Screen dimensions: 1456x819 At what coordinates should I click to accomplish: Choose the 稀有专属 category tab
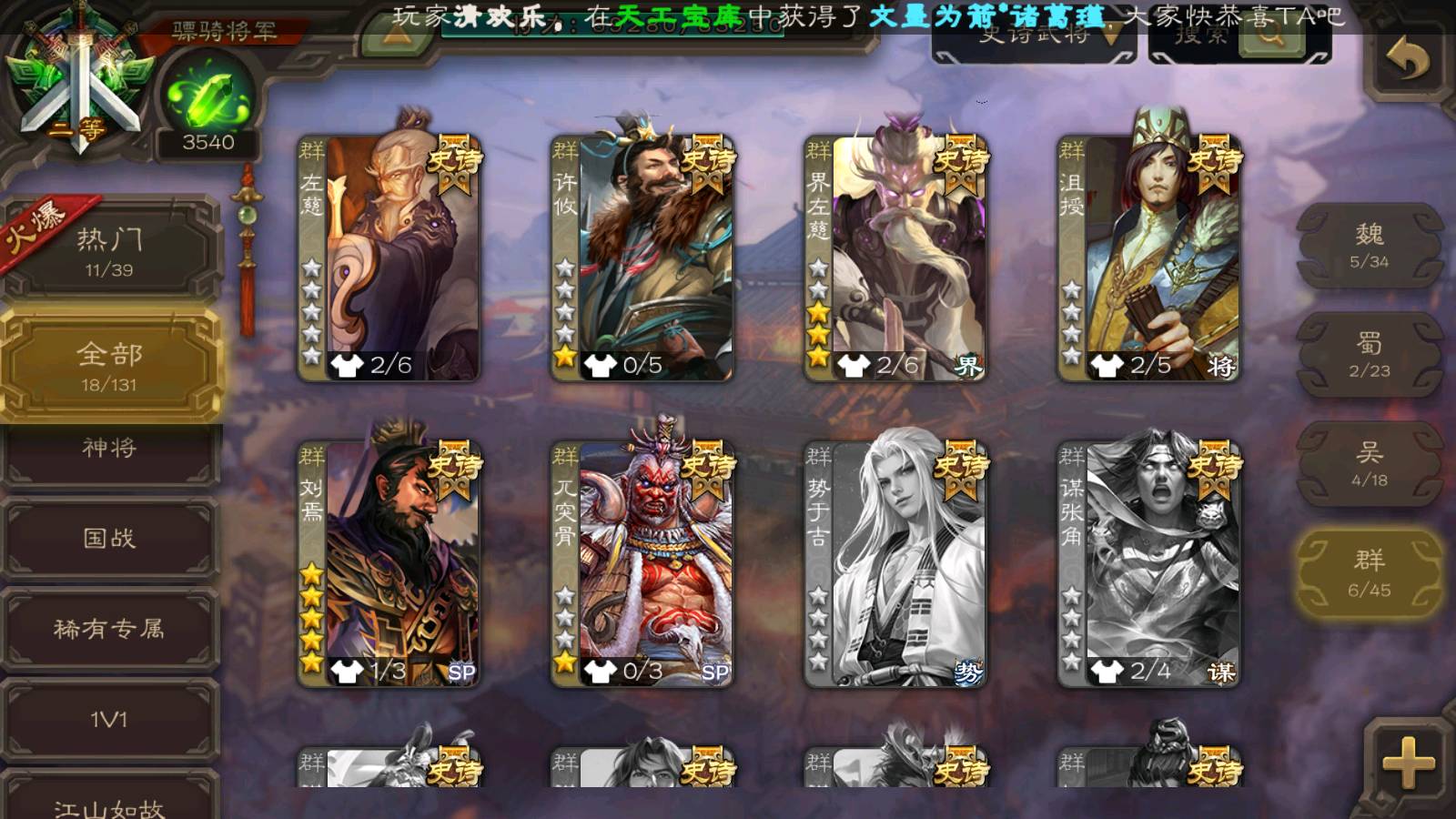110,630
